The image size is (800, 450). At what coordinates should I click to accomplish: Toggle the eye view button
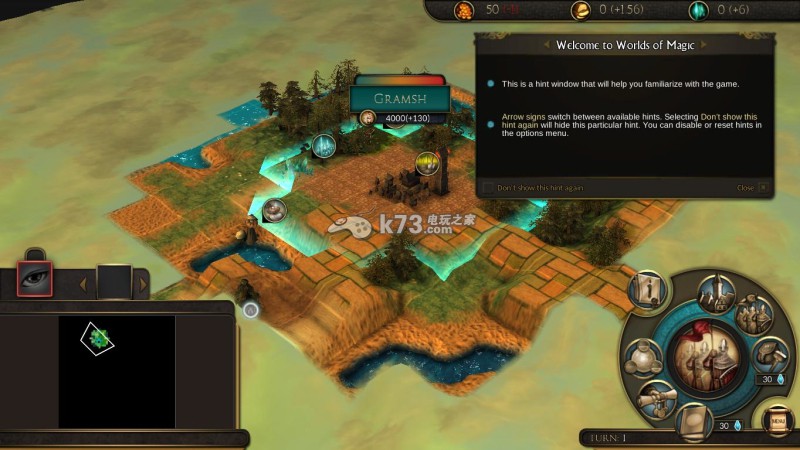point(36,279)
